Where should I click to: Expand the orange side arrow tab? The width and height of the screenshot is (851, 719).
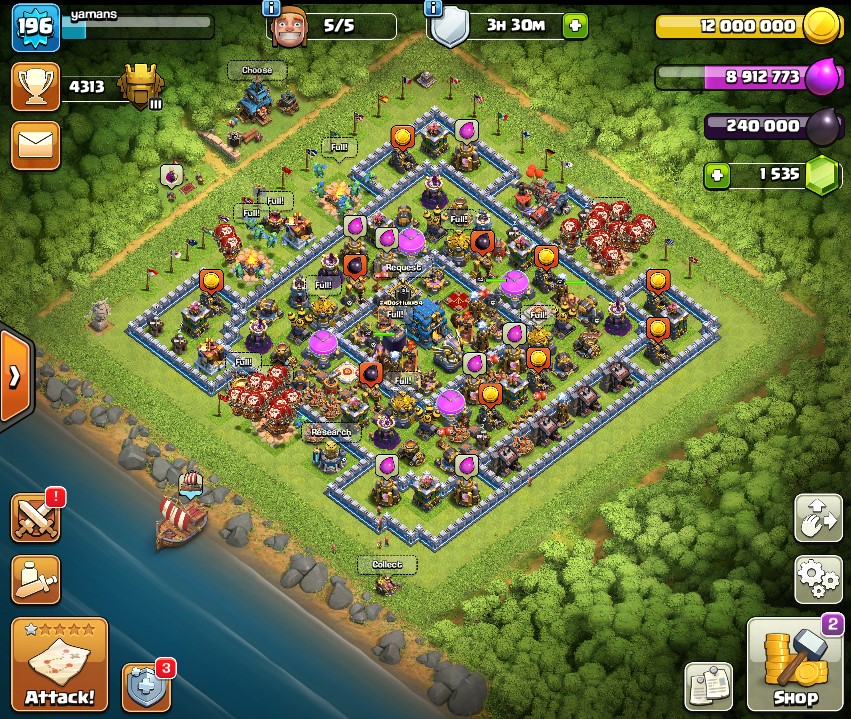pyautogui.click(x=15, y=377)
